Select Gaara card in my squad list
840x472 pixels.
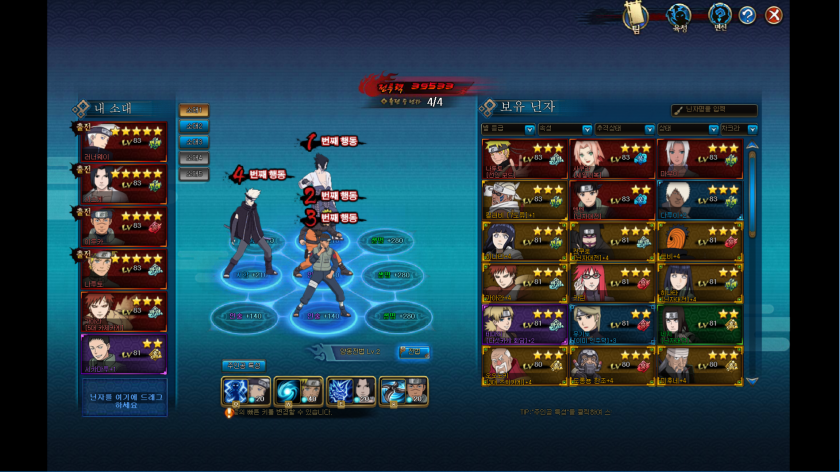[124, 312]
